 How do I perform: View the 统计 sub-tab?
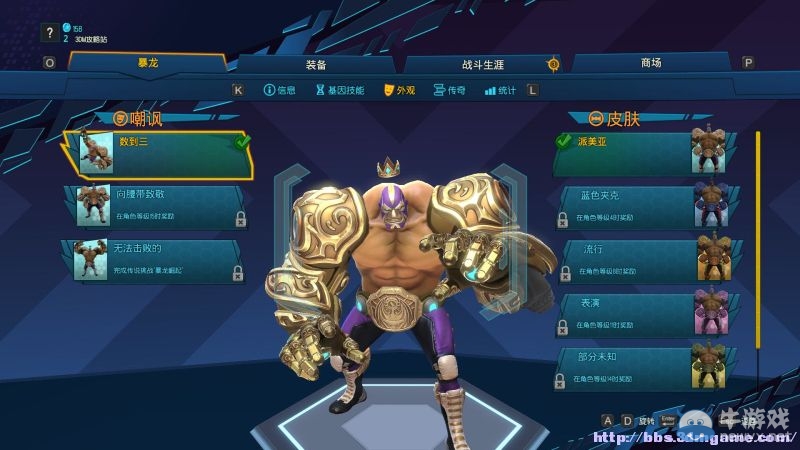(500, 90)
